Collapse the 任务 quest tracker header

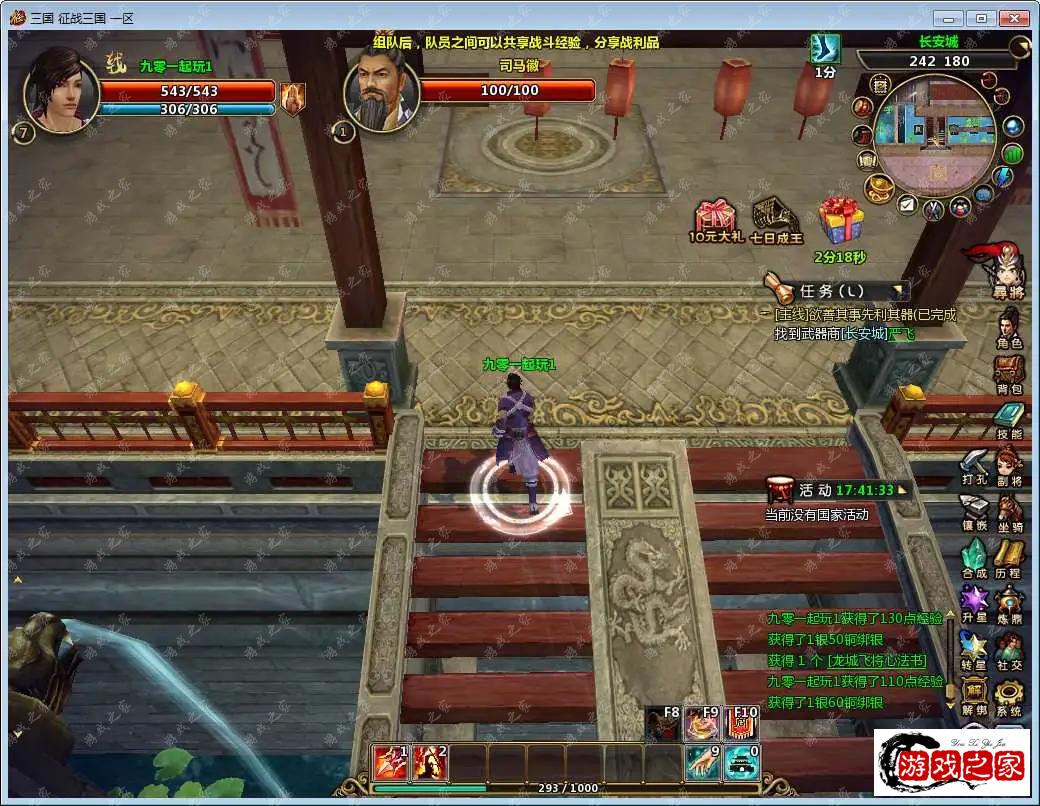pyautogui.click(x=900, y=291)
